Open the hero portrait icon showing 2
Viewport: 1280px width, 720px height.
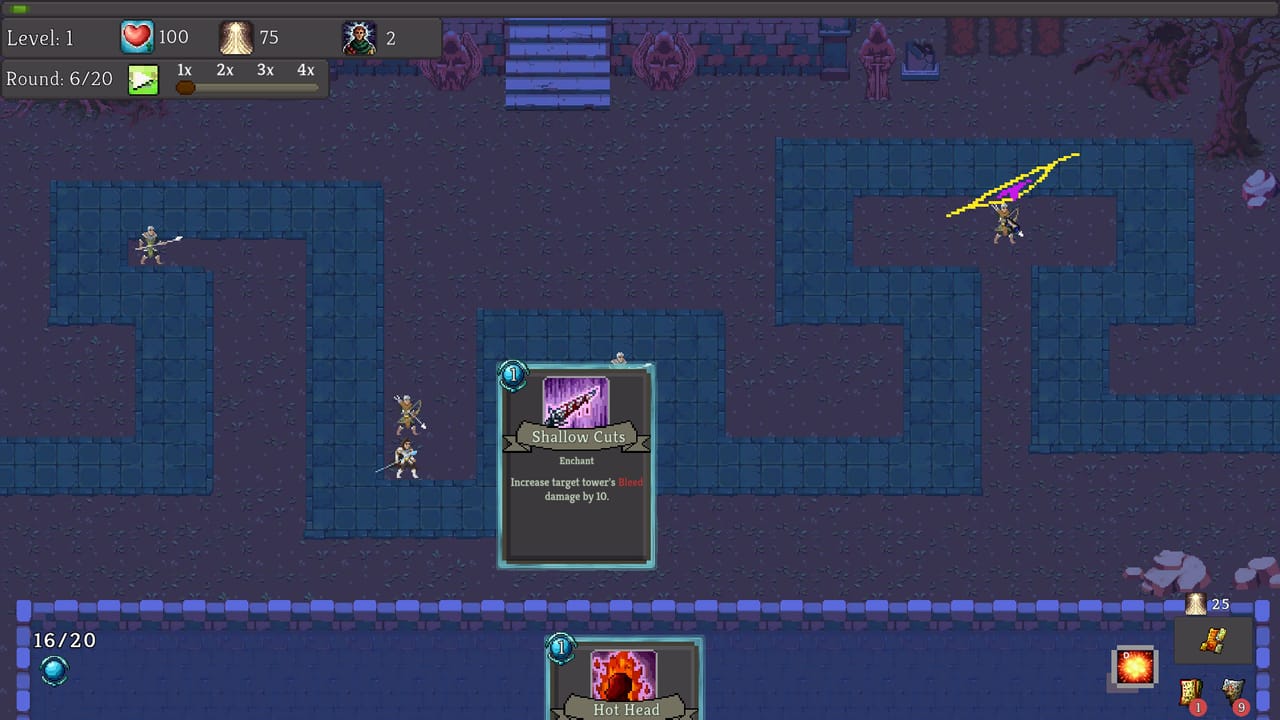358,36
